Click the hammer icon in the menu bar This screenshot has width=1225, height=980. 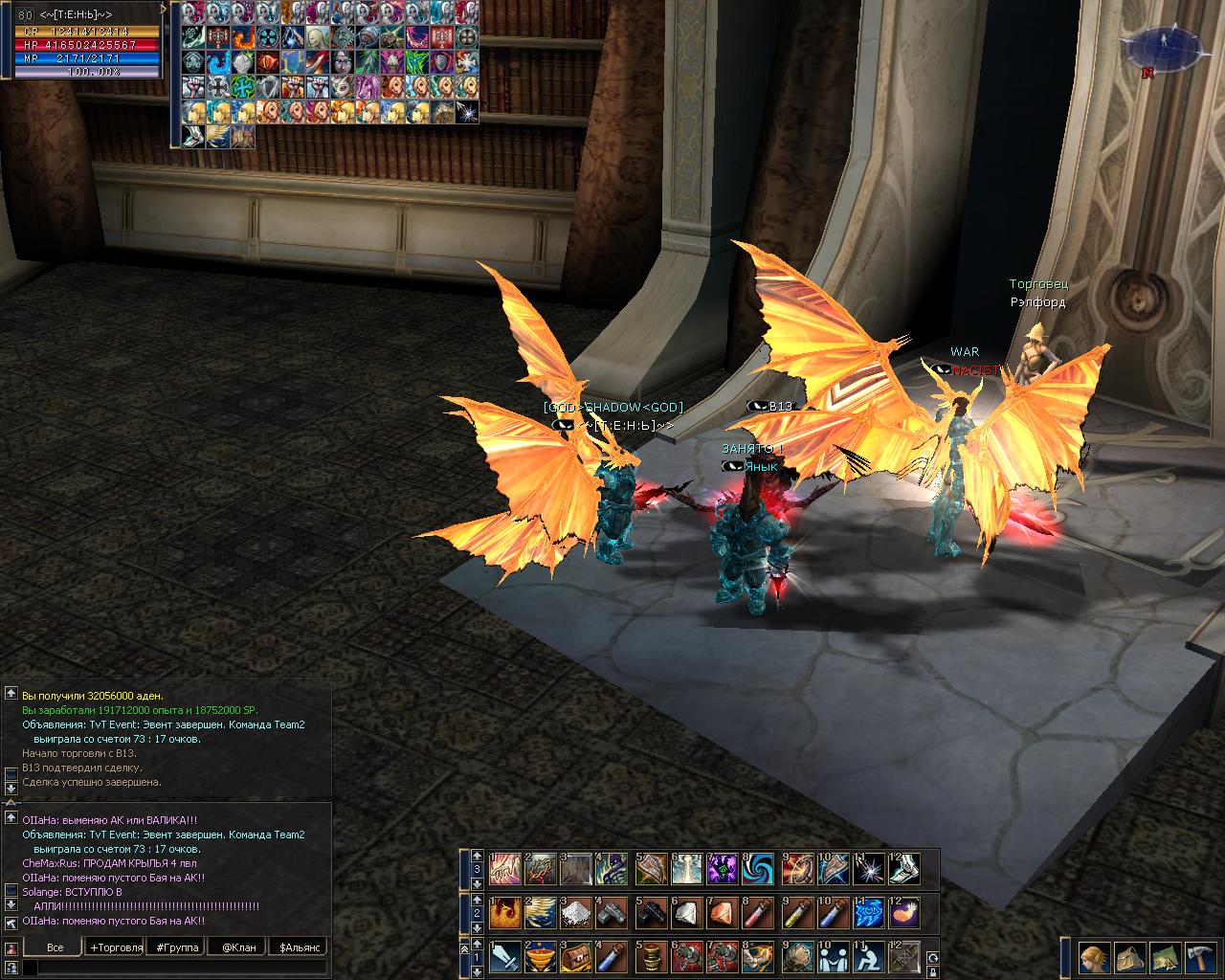(1198, 956)
